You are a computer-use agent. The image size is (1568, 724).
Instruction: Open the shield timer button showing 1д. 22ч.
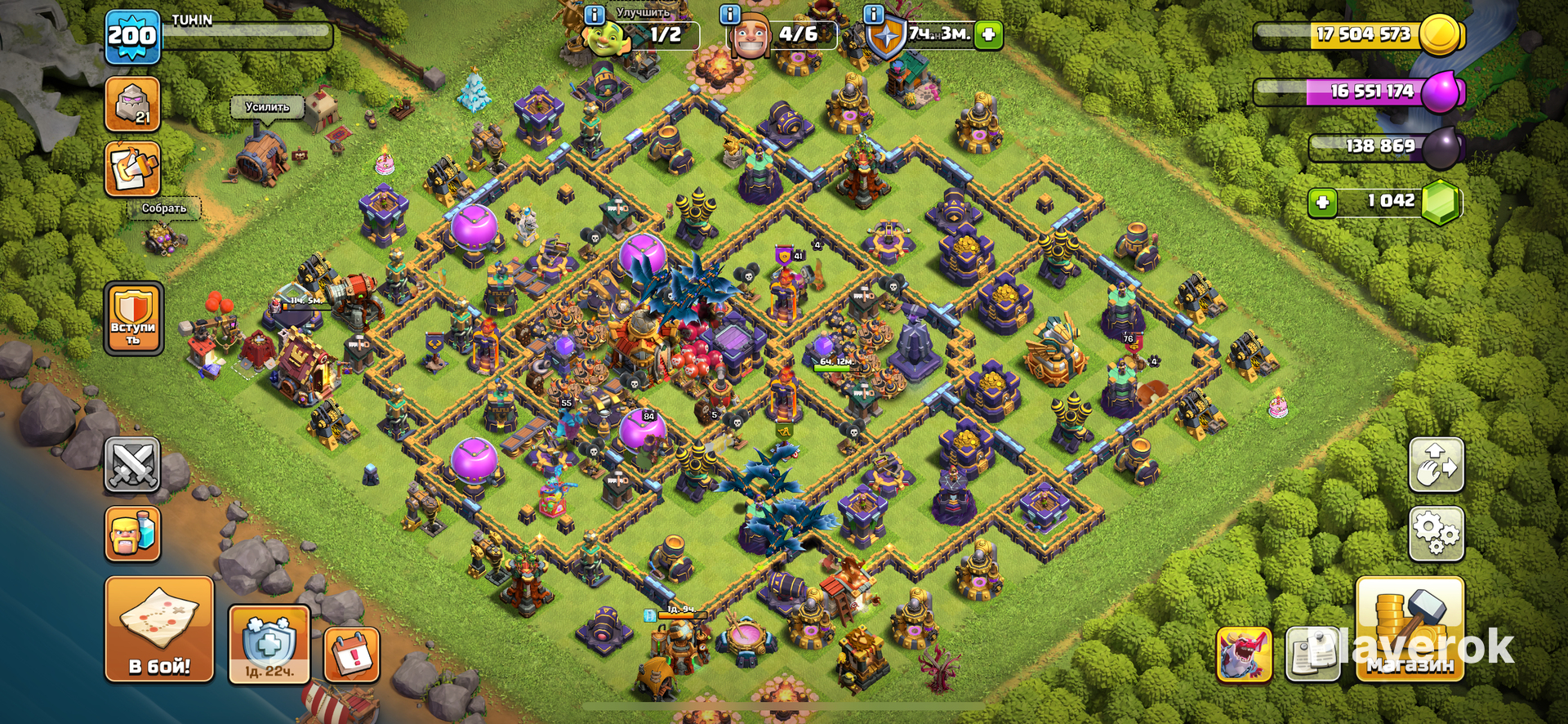269,645
